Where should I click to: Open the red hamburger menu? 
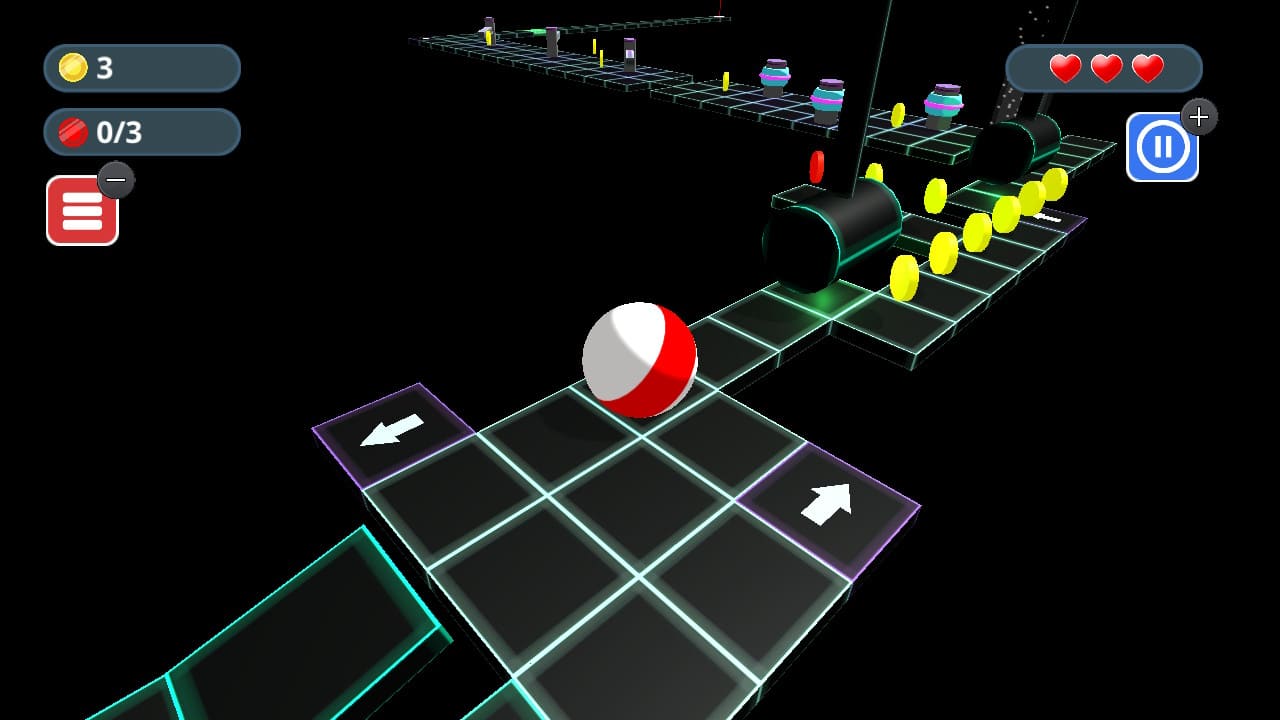coord(84,211)
